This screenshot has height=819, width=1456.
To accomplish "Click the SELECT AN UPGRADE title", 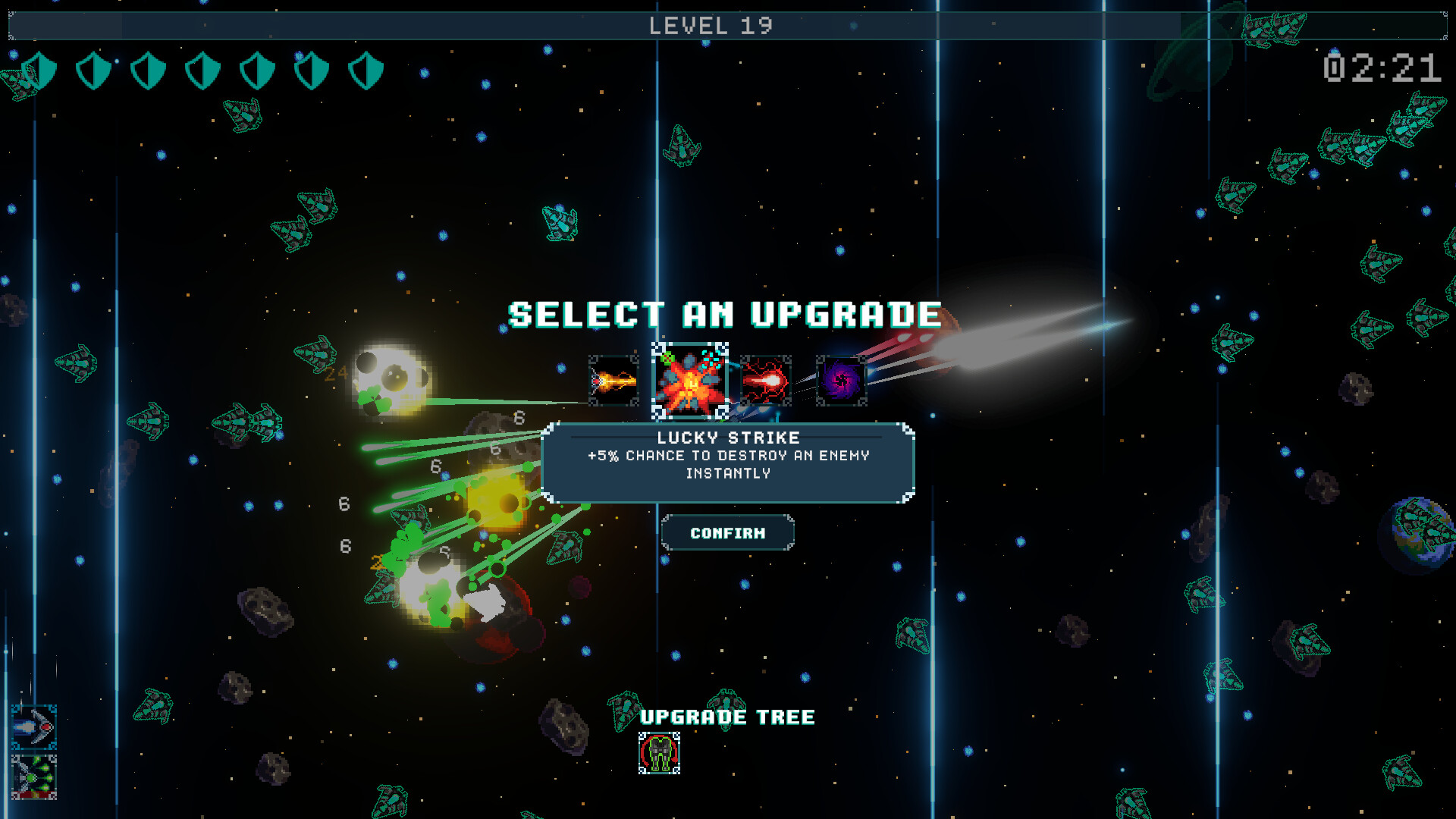I will [x=726, y=314].
